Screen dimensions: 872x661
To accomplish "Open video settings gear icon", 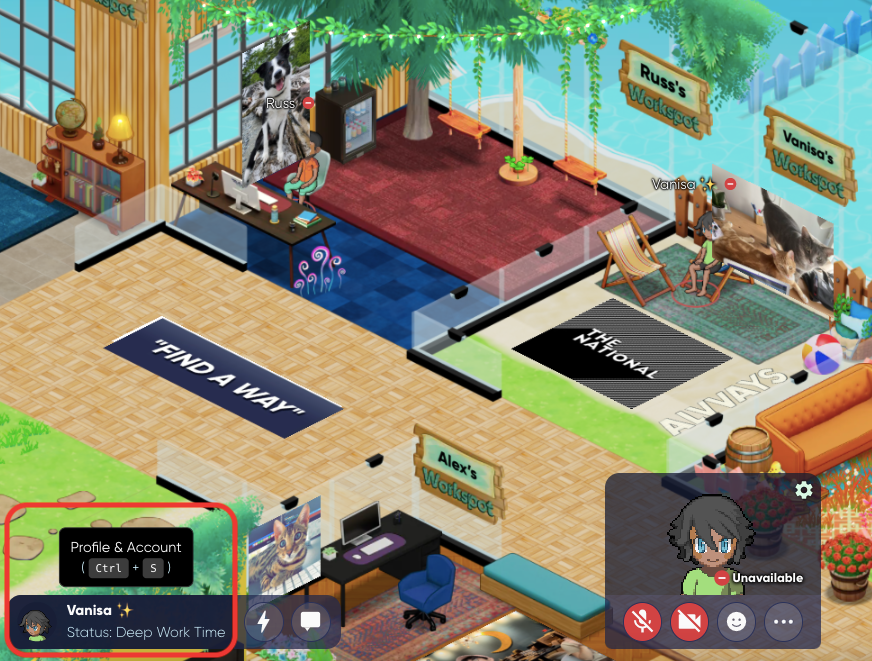I will click(x=803, y=490).
